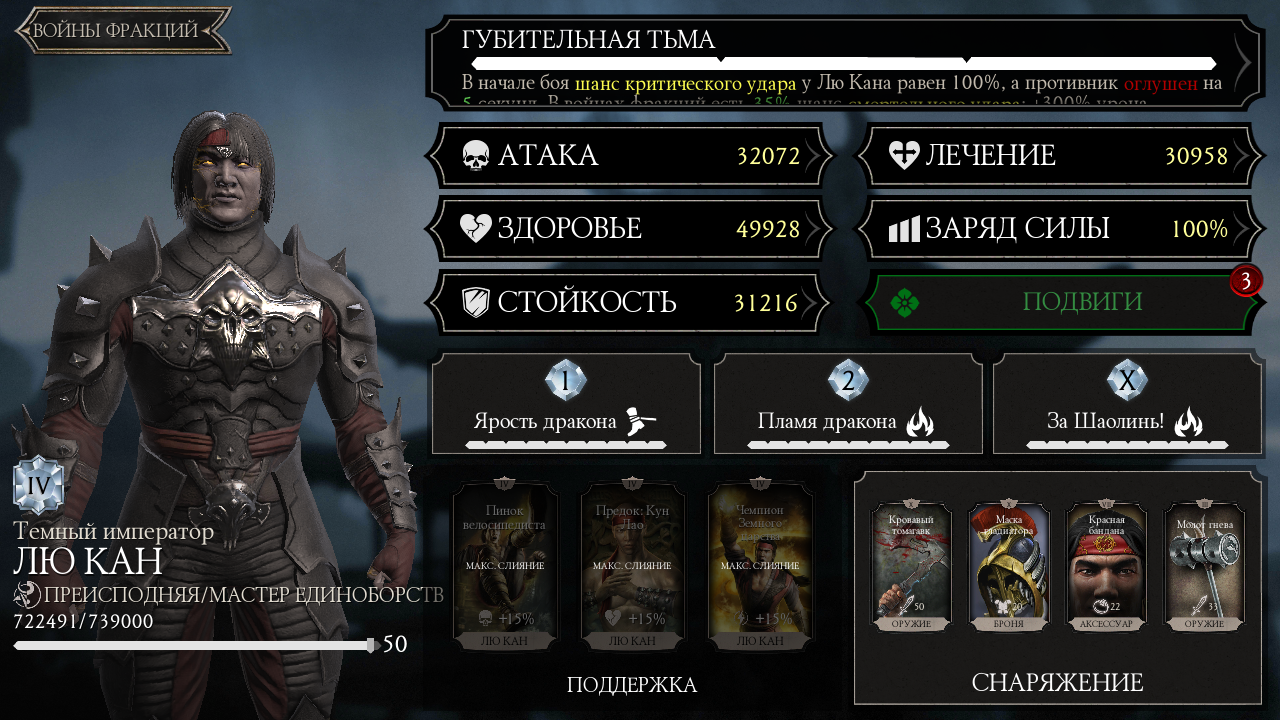Select the Ярость дракона special attack
This screenshot has height=720, width=1280.
coord(566,403)
